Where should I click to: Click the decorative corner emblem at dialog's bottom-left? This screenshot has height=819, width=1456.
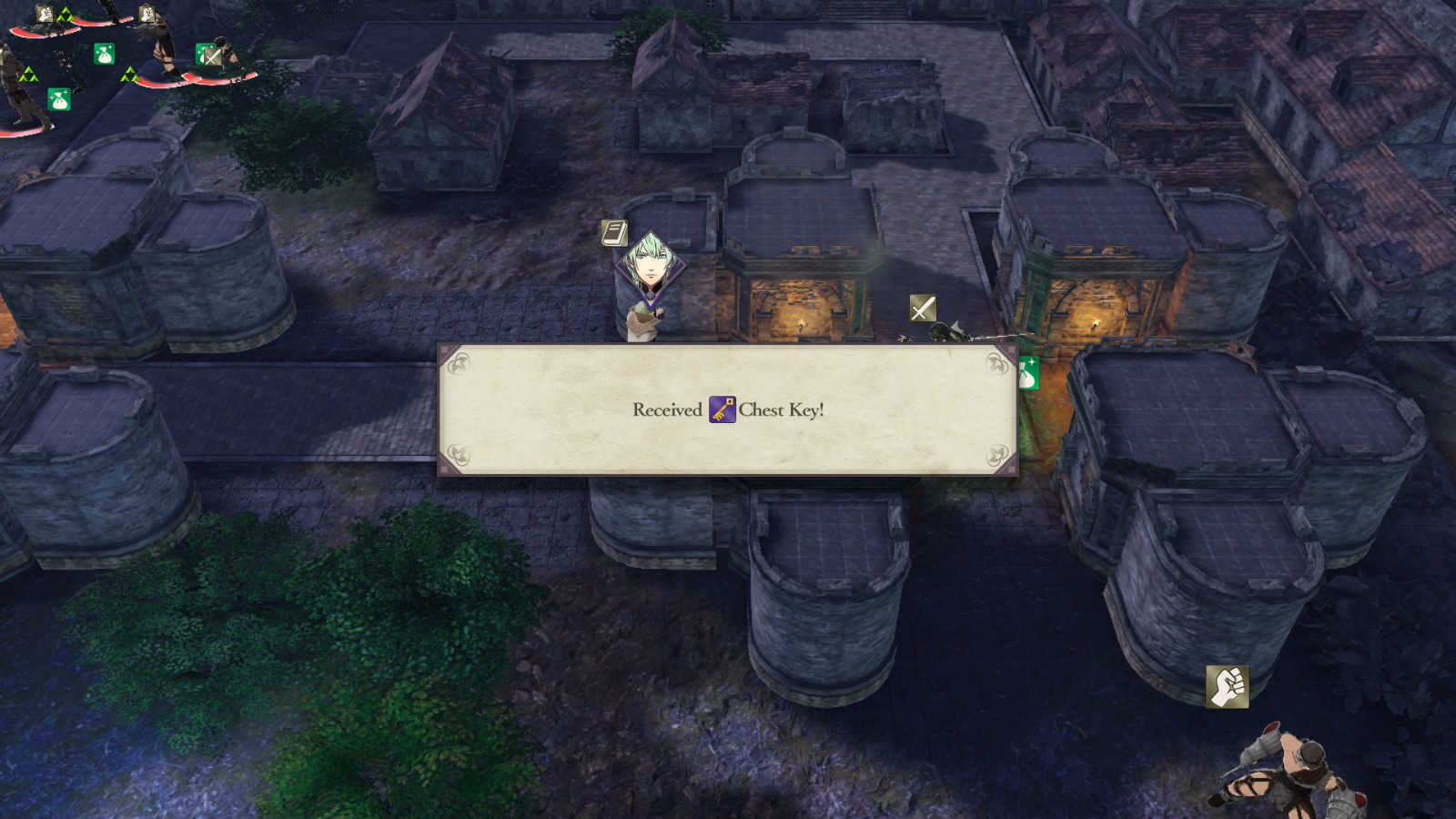click(x=460, y=453)
